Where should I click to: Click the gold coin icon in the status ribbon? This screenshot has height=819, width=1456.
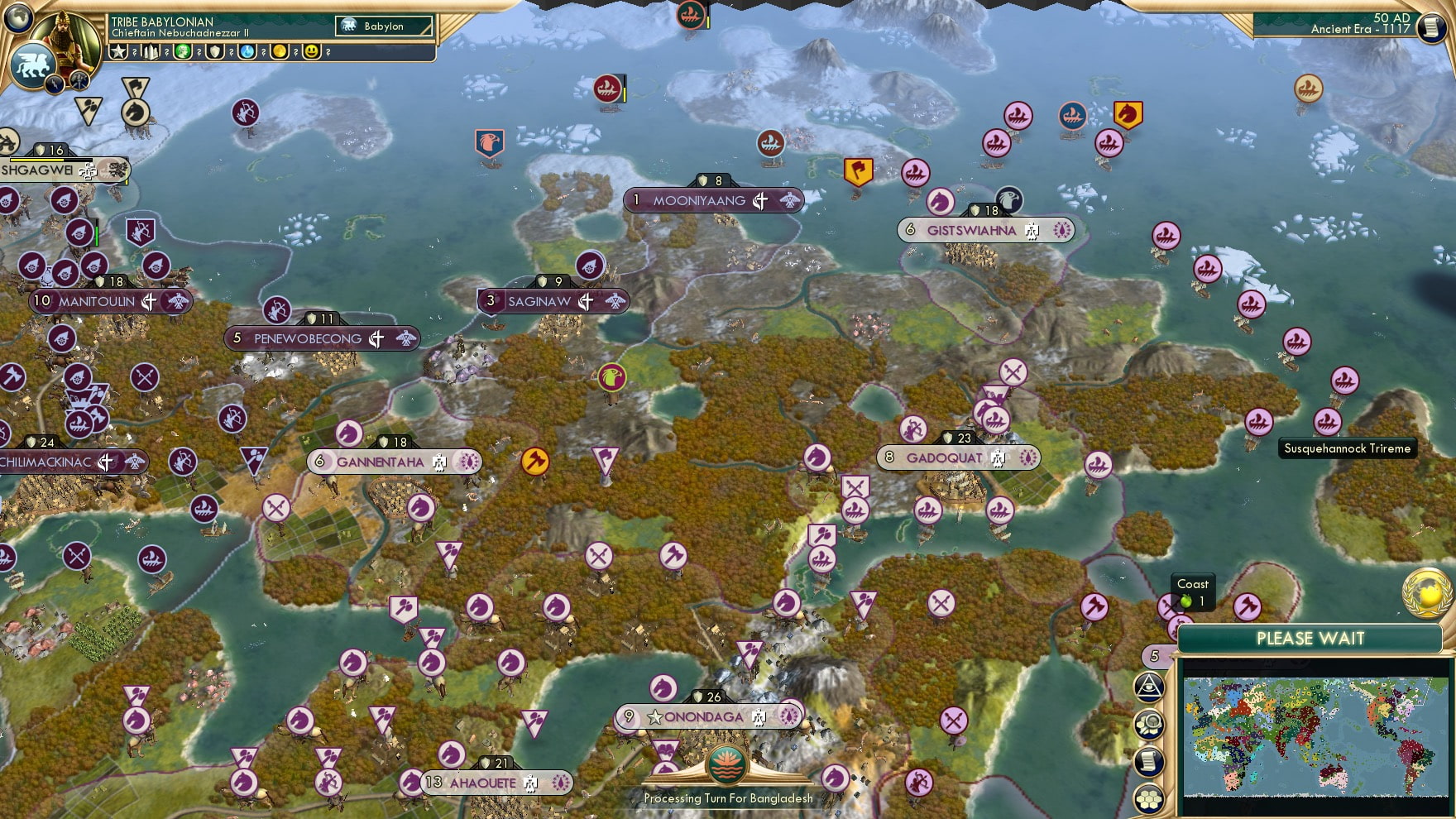pyautogui.click(x=281, y=51)
